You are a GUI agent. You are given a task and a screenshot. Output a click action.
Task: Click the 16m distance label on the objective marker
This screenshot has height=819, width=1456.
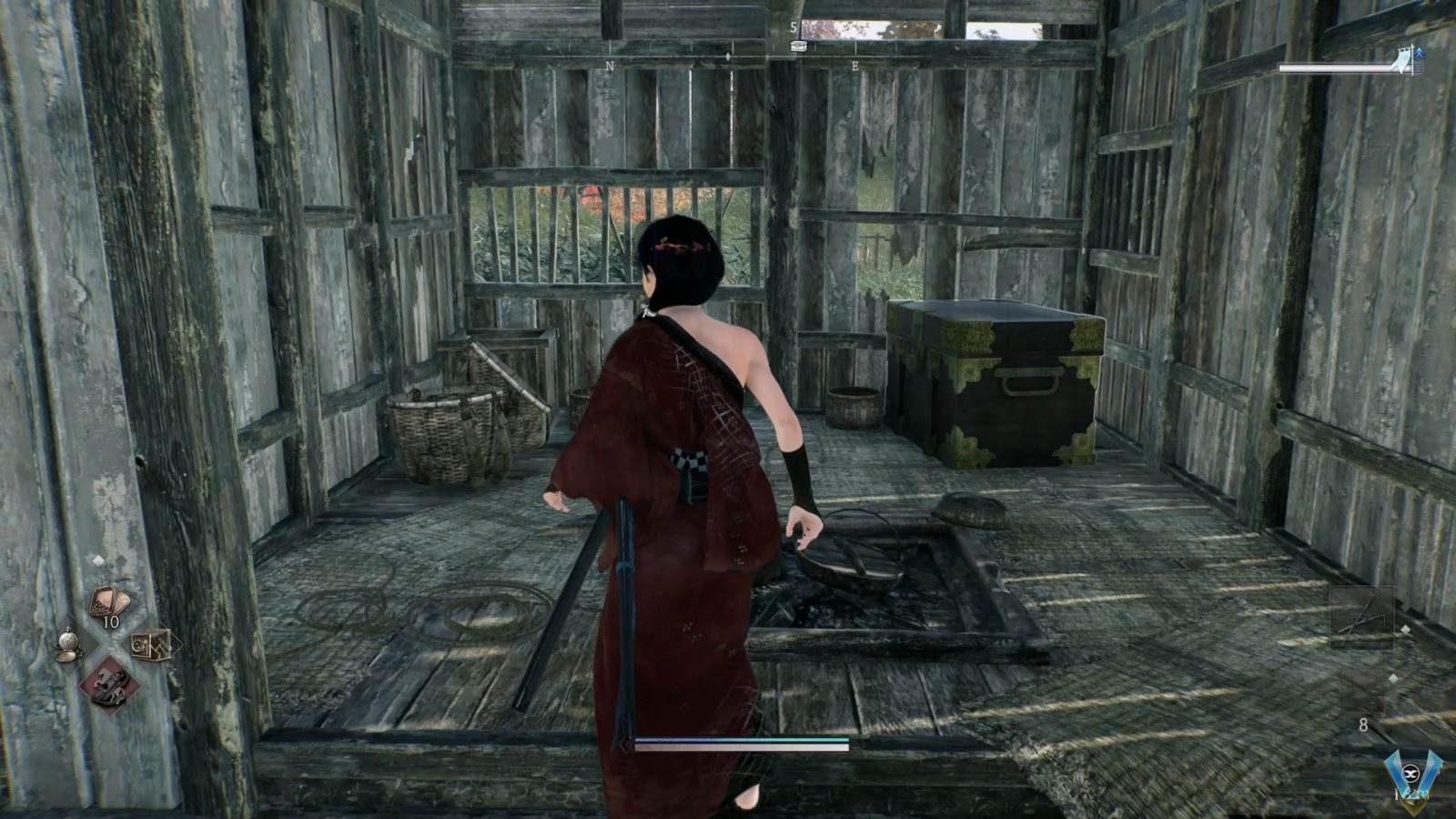tap(1411, 794)
